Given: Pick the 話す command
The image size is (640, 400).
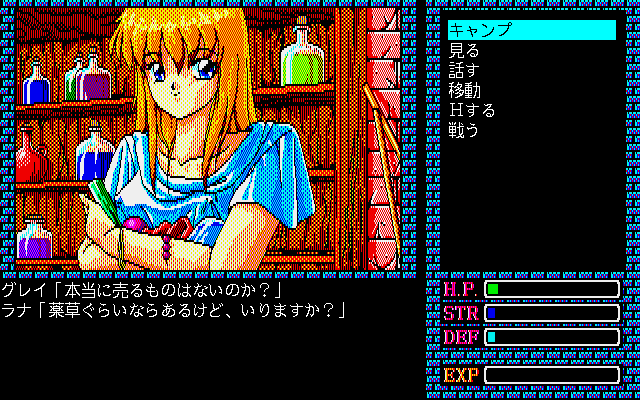Looking at the screenshot, I should pos(465,70).
